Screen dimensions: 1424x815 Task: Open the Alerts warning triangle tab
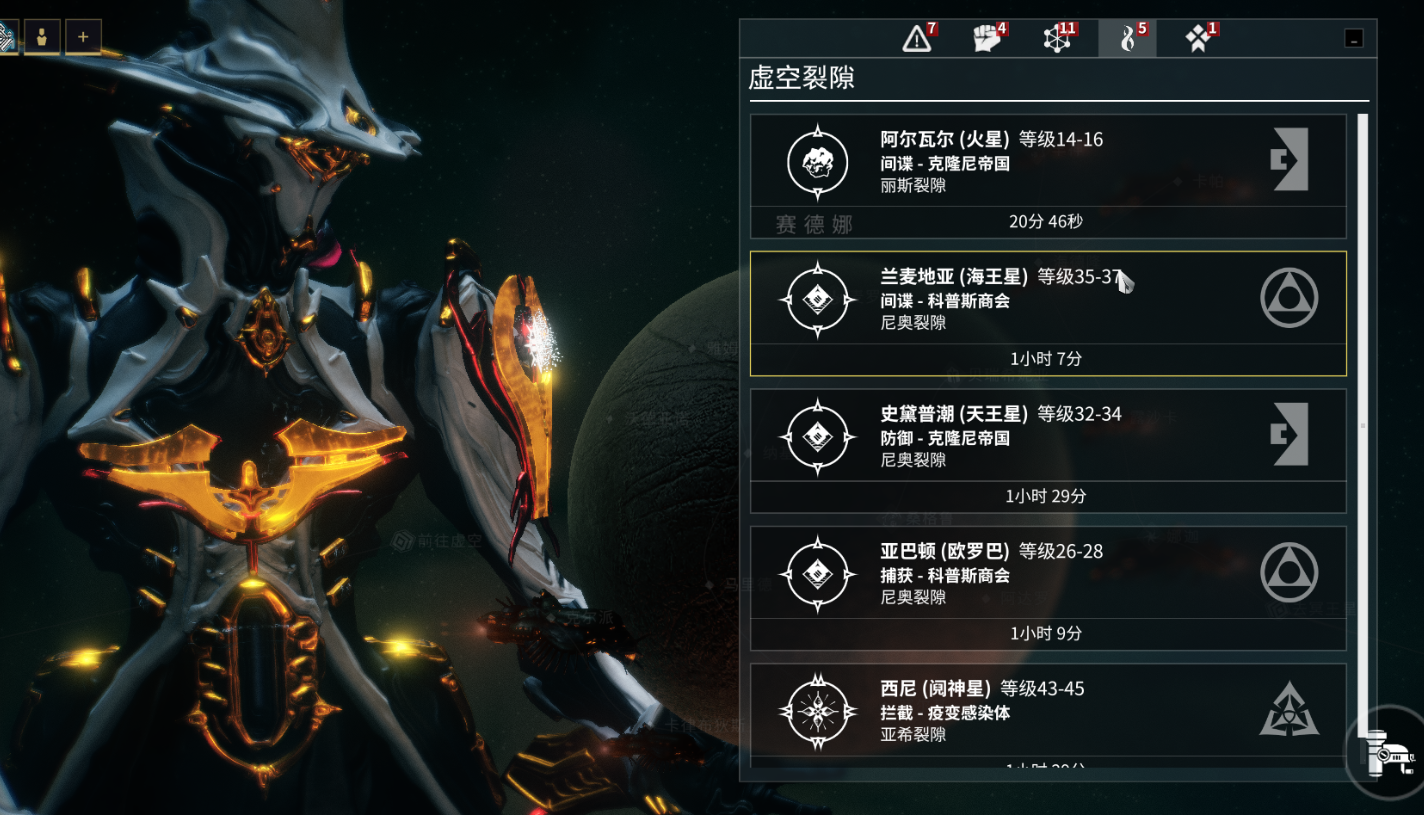click(915, 38)
